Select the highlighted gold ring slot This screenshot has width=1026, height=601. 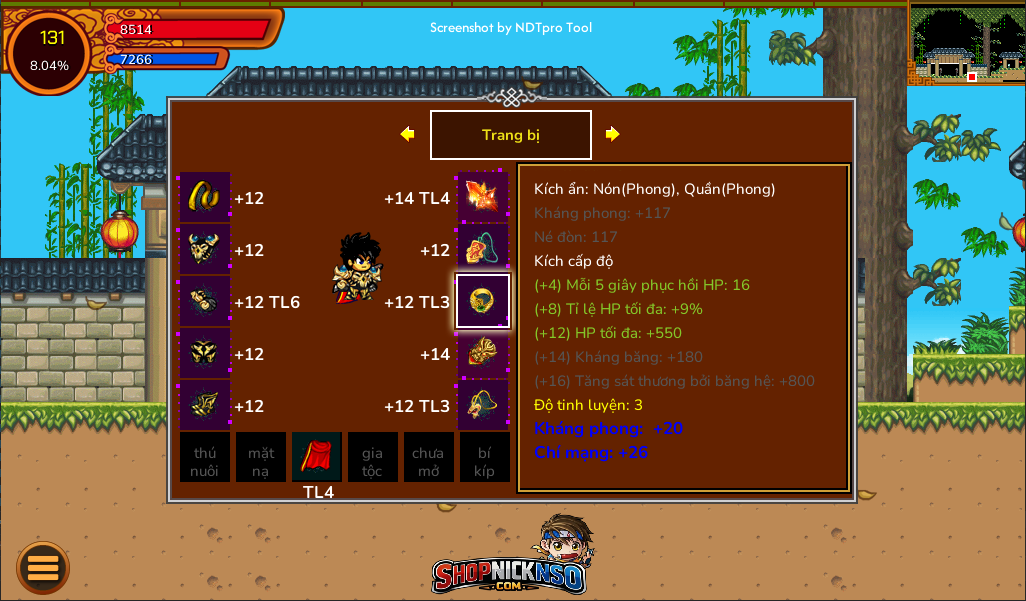(x=483, y=301)
